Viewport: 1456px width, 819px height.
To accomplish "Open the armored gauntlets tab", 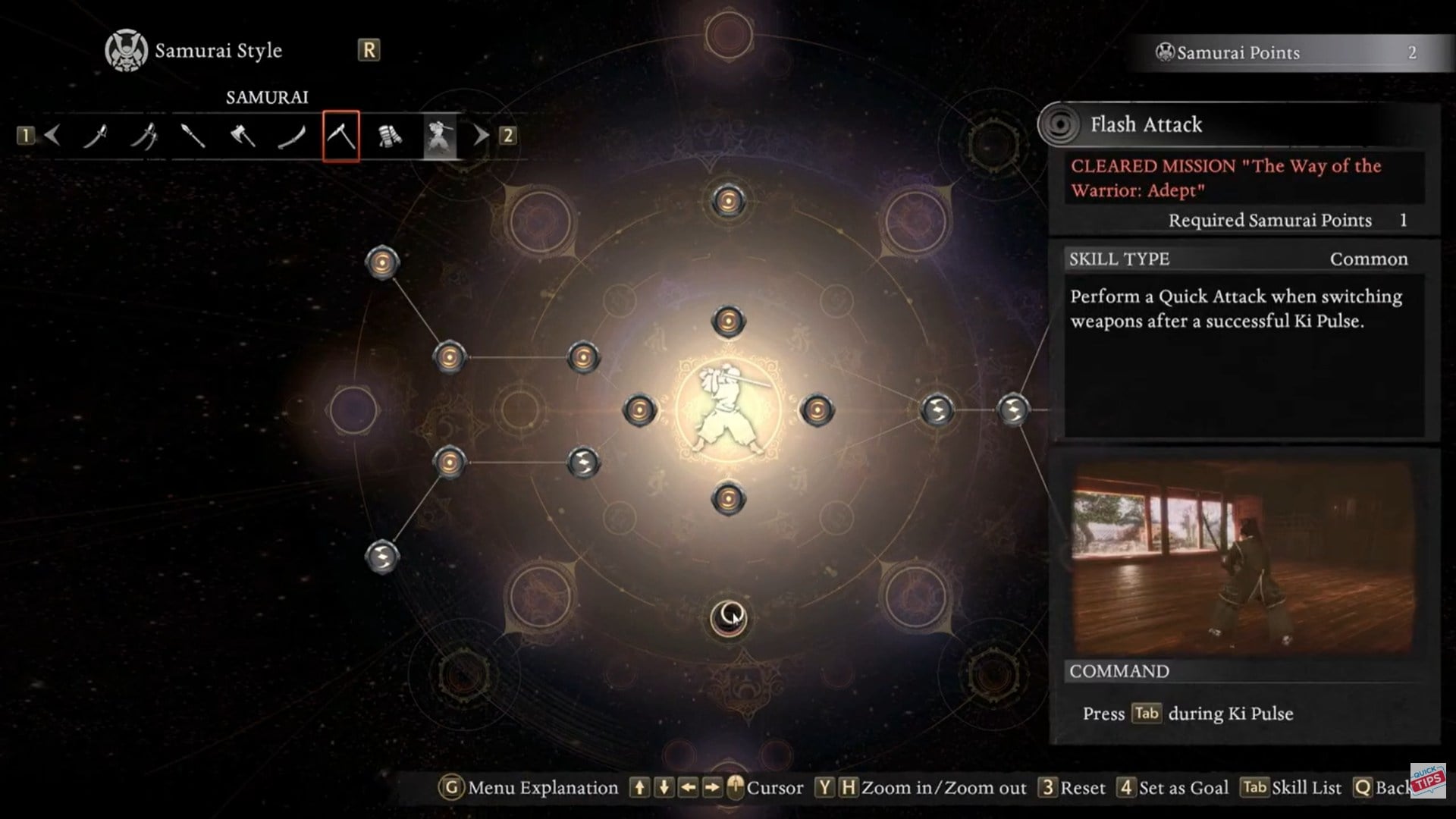I will [390, 136].
